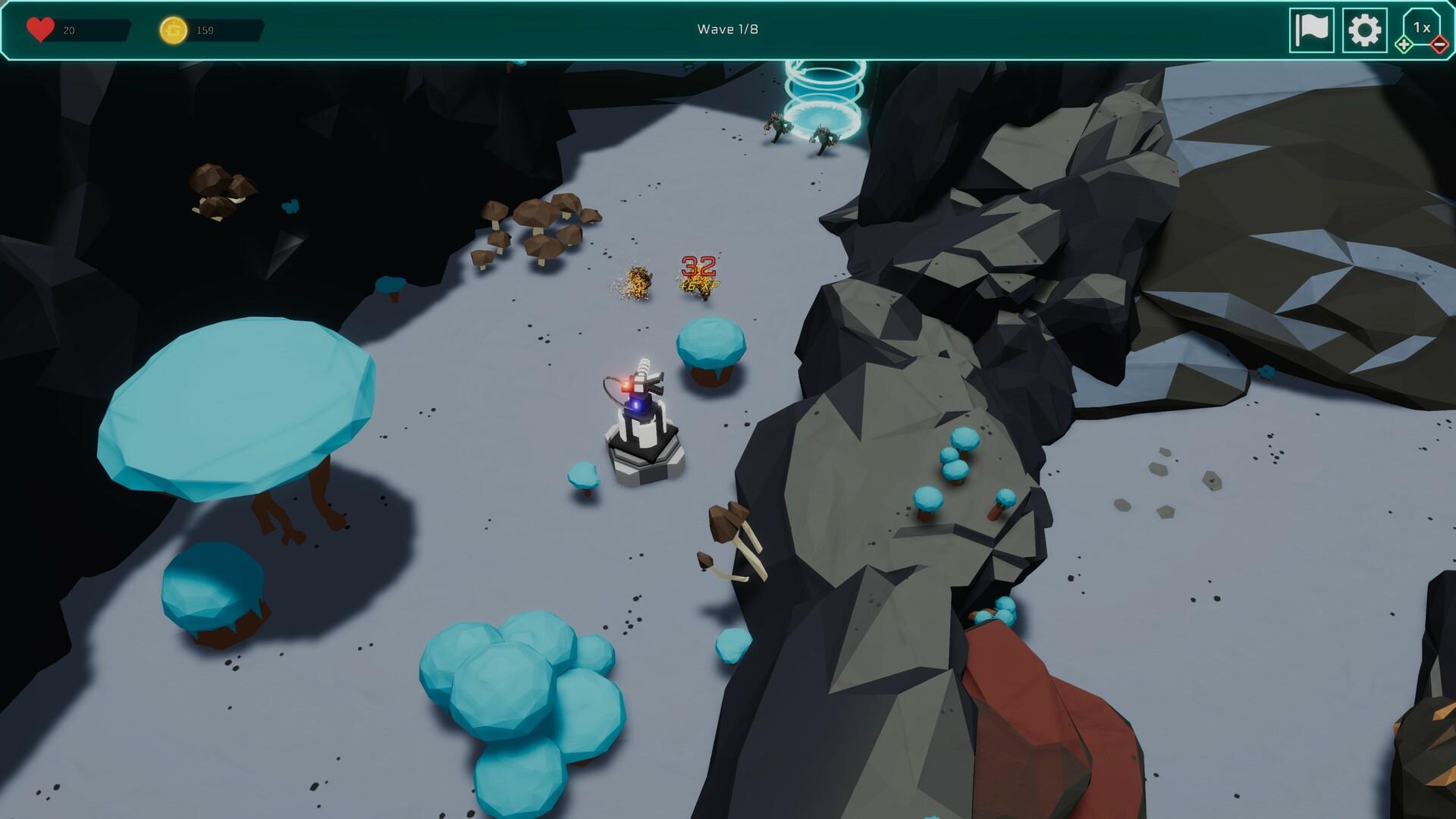Click the white flag button
The height and width of the screenshot is (819, 1456).
(x=1312, y=30)
